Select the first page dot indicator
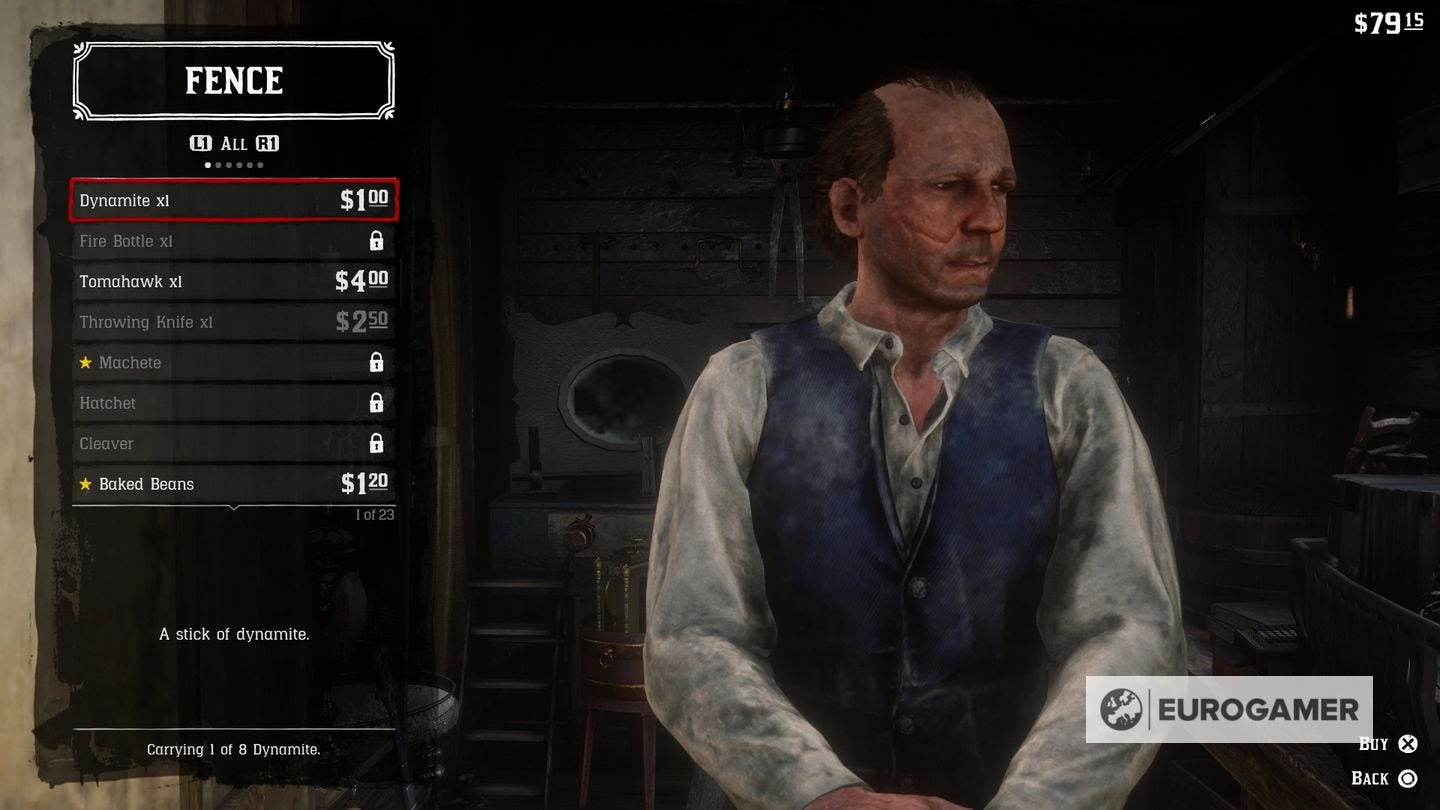1440x810 pixels. [208, 163]
